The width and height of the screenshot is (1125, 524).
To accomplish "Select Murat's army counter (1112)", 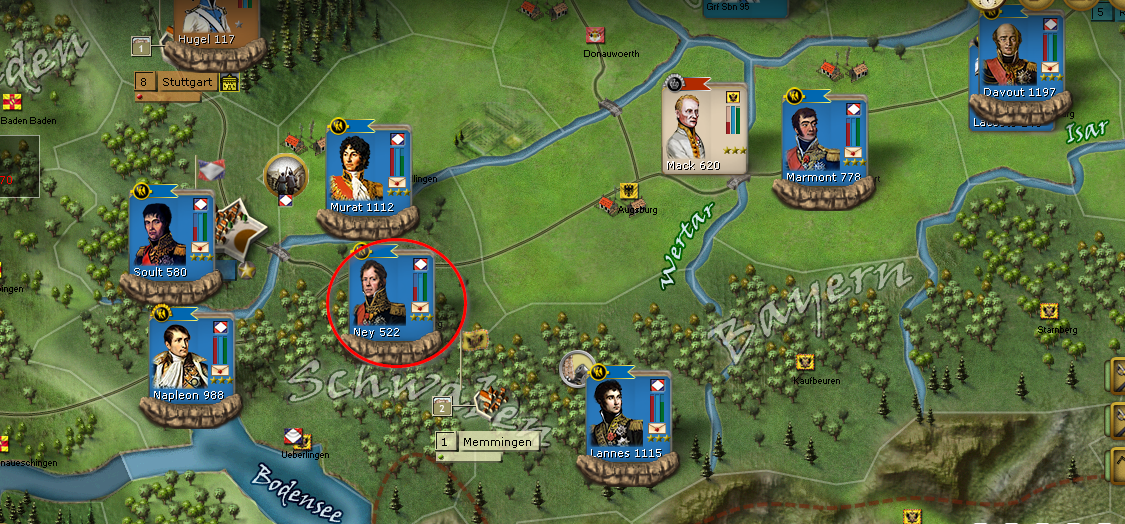I will pos(366,172).
